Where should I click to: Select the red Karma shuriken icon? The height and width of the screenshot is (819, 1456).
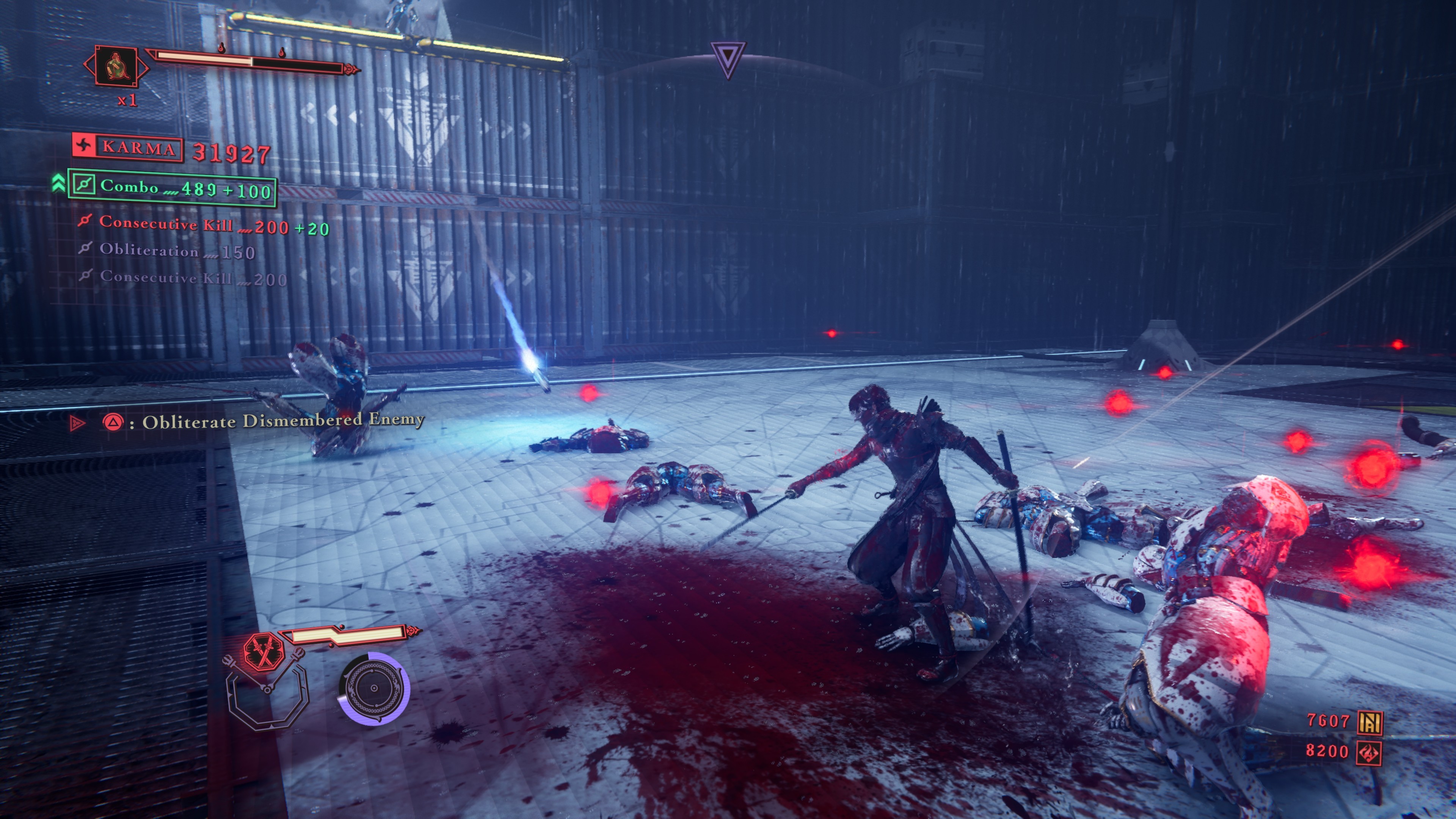coord(84,146)
